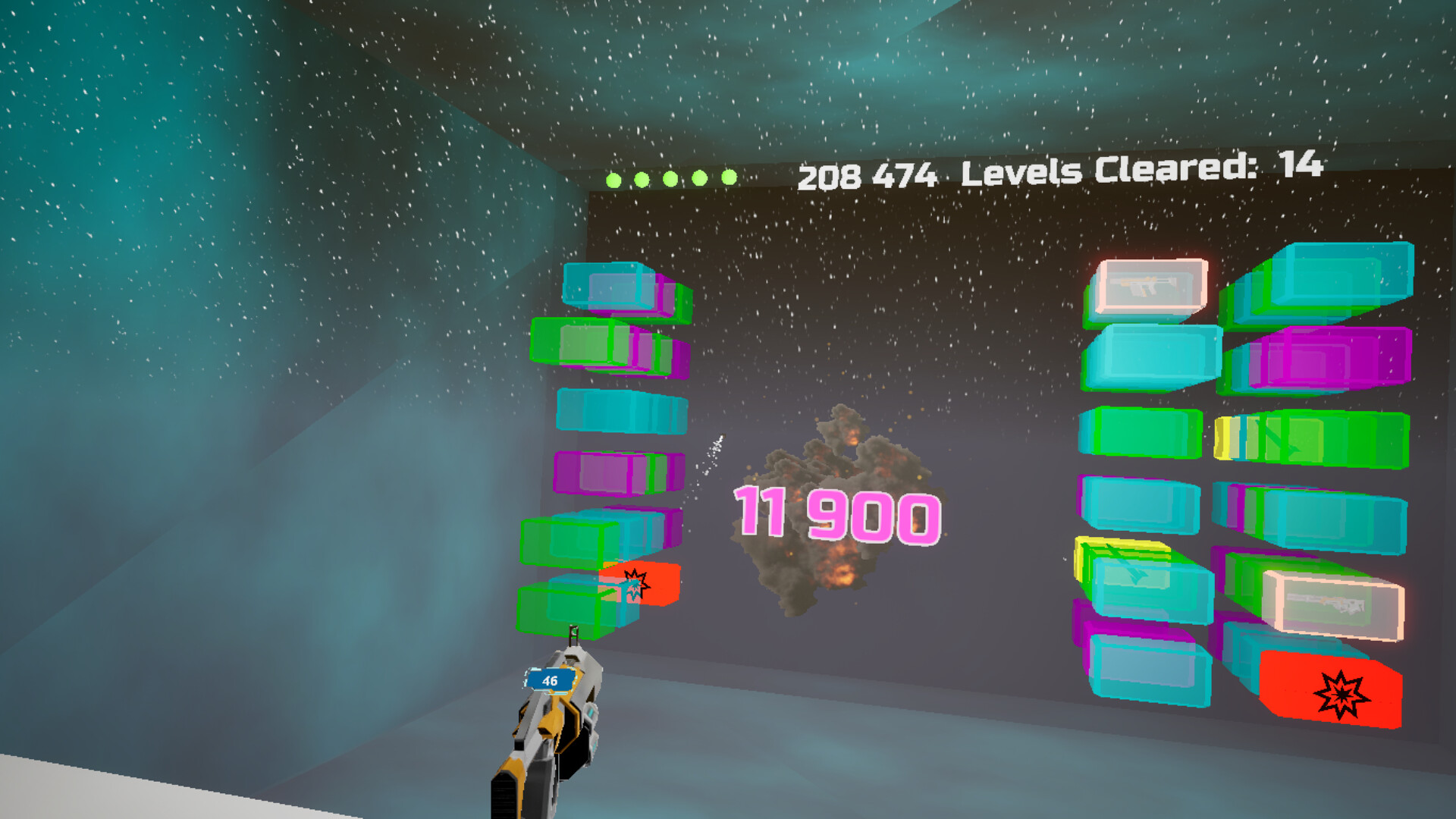
Task: Click the blue 46 ammo counter badge
Action: click(x=550, y=679)
